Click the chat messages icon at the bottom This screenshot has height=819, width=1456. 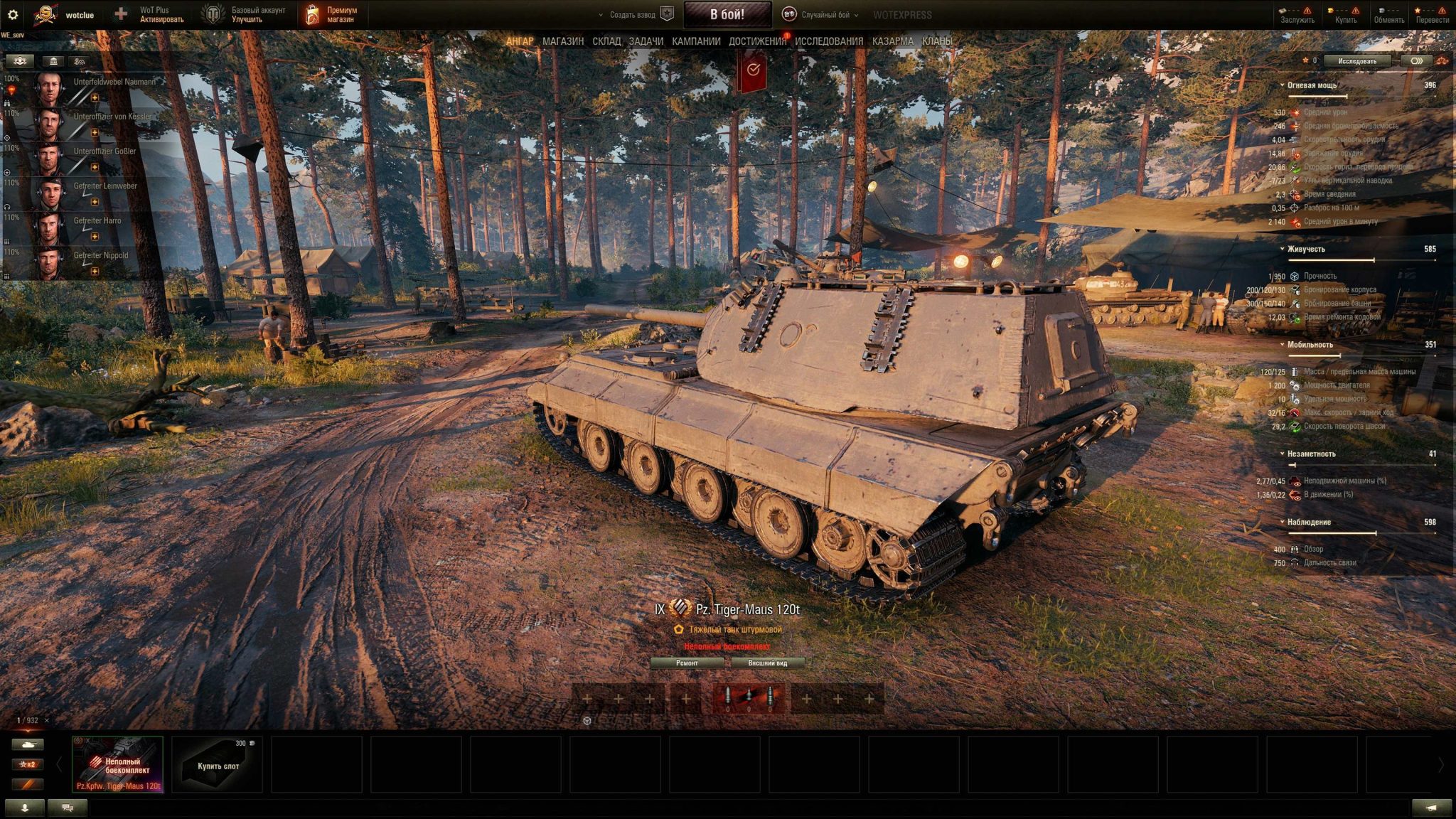point(68,808)
